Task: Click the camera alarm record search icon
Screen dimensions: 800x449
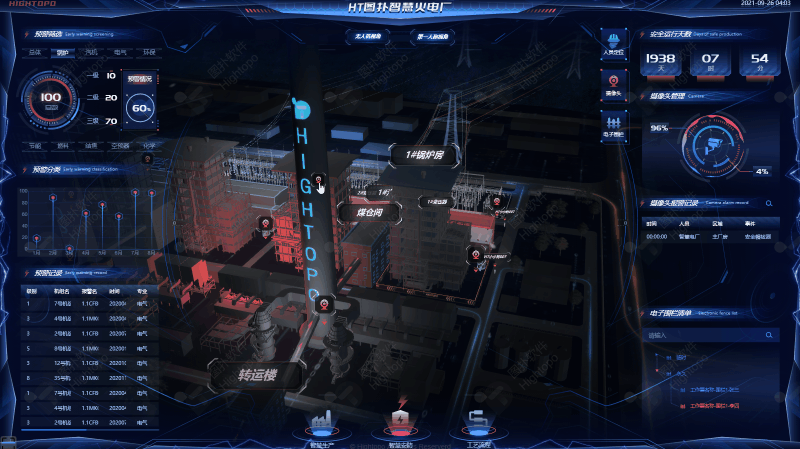Action: 769,204
